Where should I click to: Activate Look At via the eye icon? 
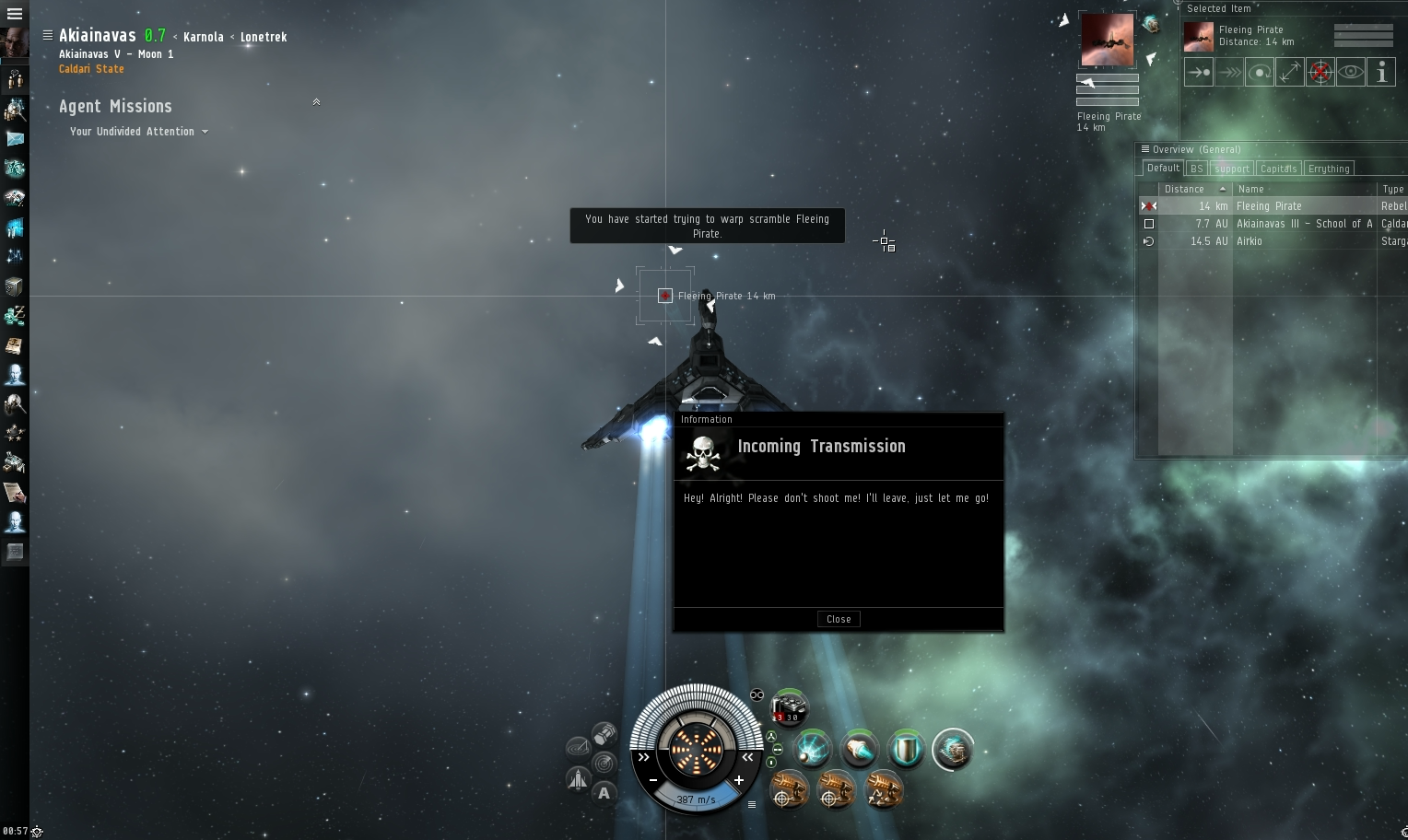pyautogui.click(x=1350, y=71)
